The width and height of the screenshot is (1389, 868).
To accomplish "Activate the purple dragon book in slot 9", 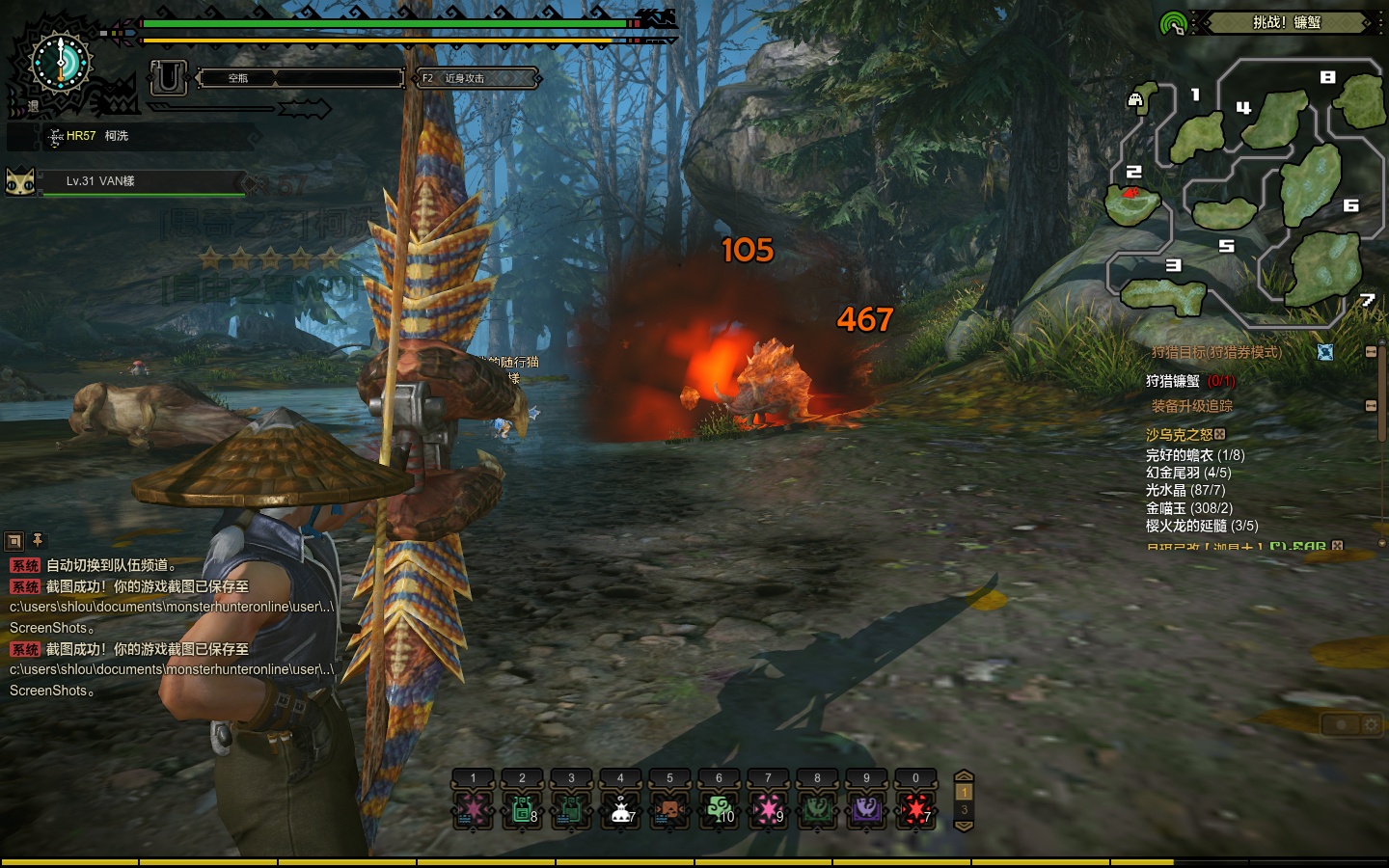I will click(x=866, y=809).
